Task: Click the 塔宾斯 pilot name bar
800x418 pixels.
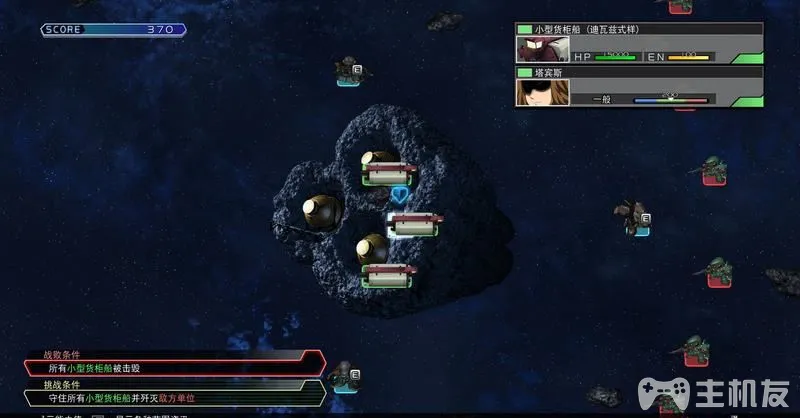Action: [x=640, y=72]
